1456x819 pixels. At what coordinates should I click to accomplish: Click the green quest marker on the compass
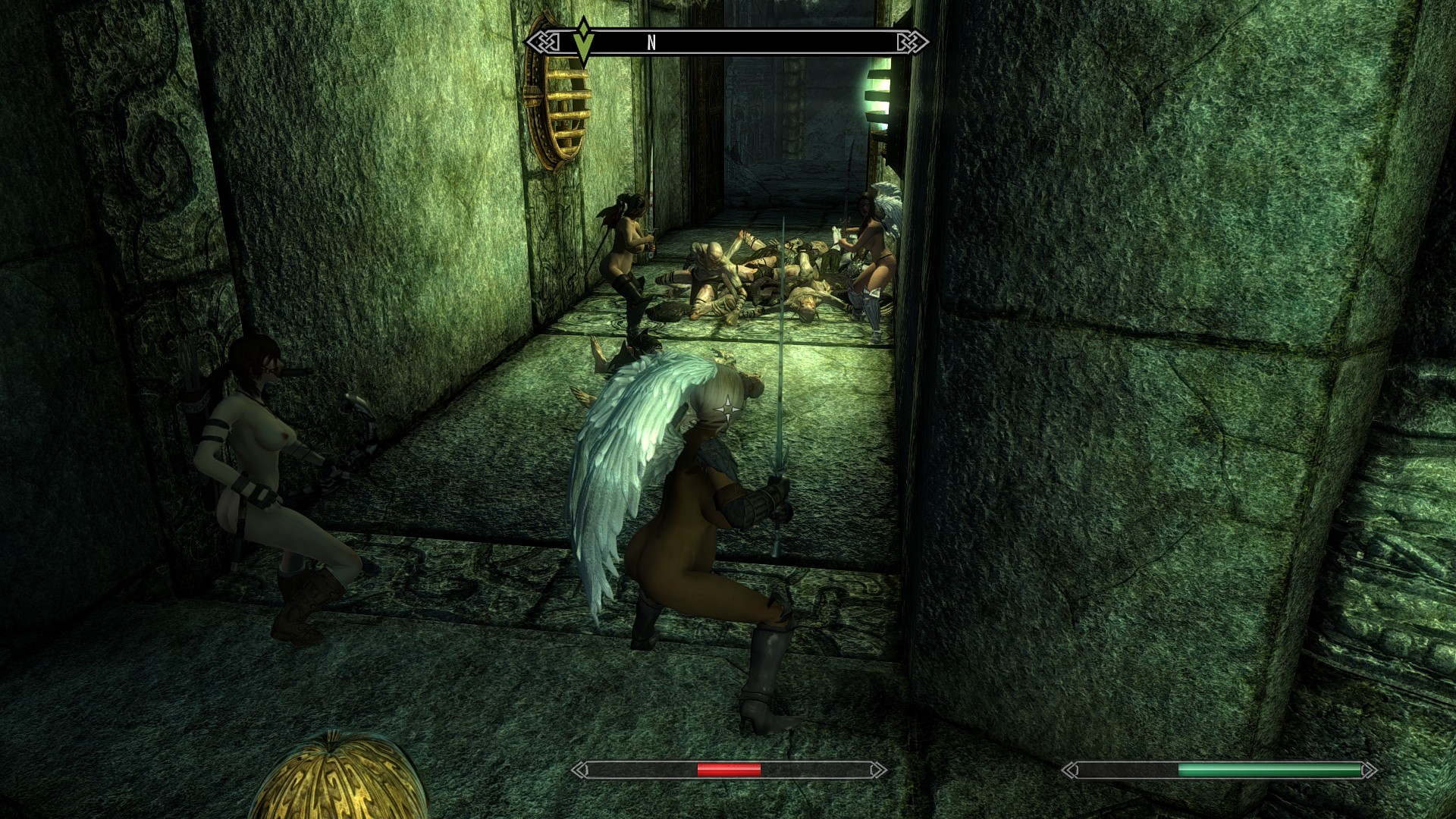click(x=583, y=41)
